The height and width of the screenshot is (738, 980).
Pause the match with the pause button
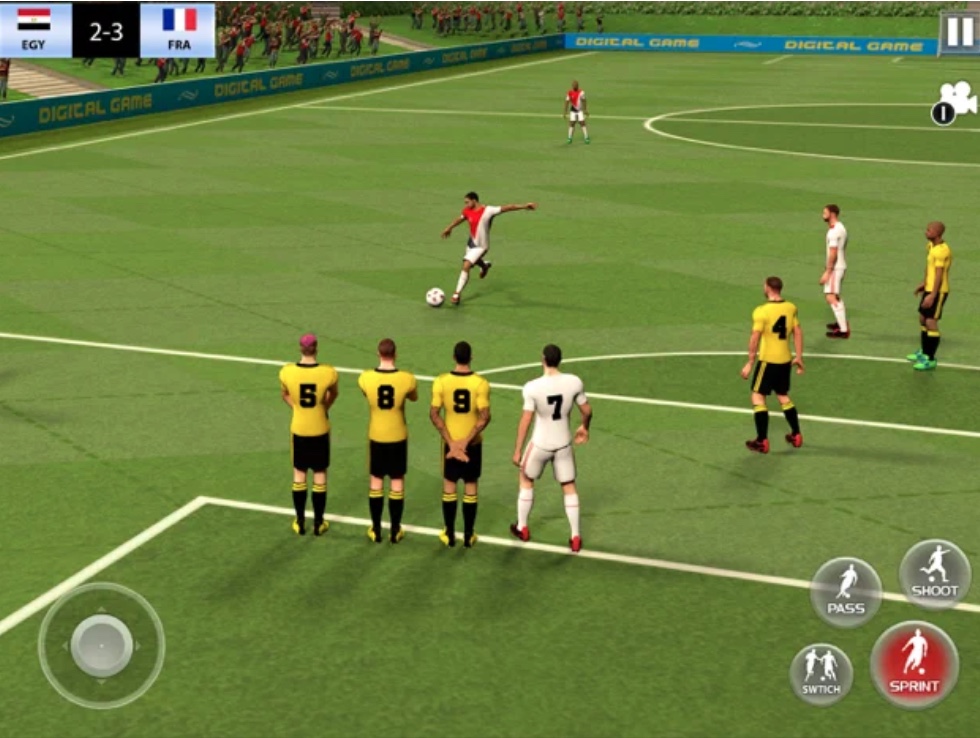tap(958, 32)
